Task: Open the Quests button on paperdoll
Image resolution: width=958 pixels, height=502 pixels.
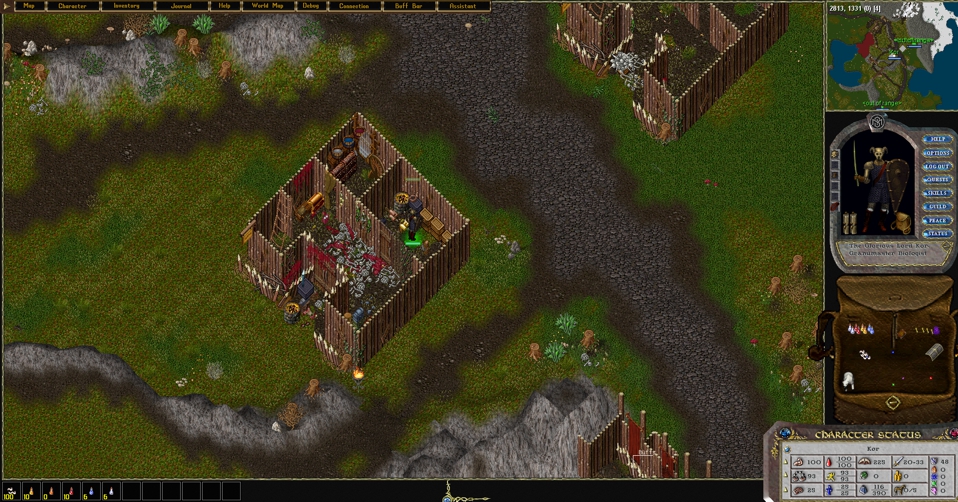Action: tap(937, 180)
